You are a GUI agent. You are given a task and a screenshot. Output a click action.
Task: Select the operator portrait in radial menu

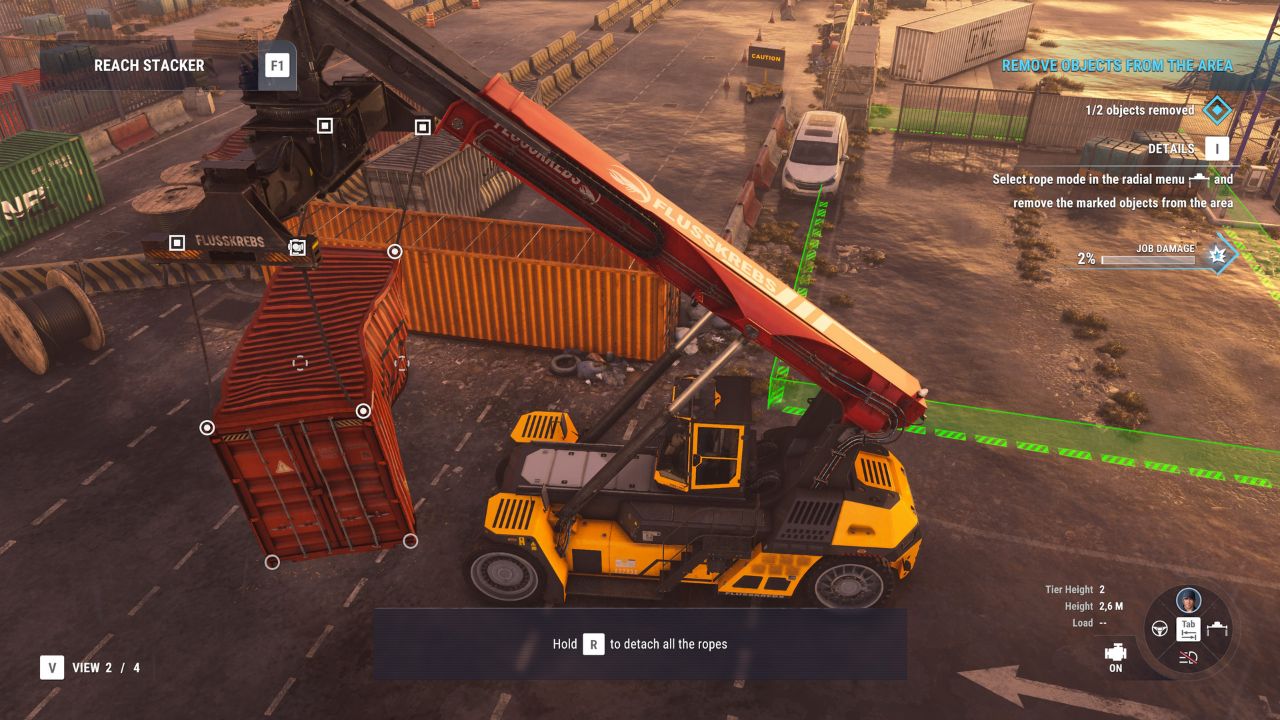click(1189, 600)
